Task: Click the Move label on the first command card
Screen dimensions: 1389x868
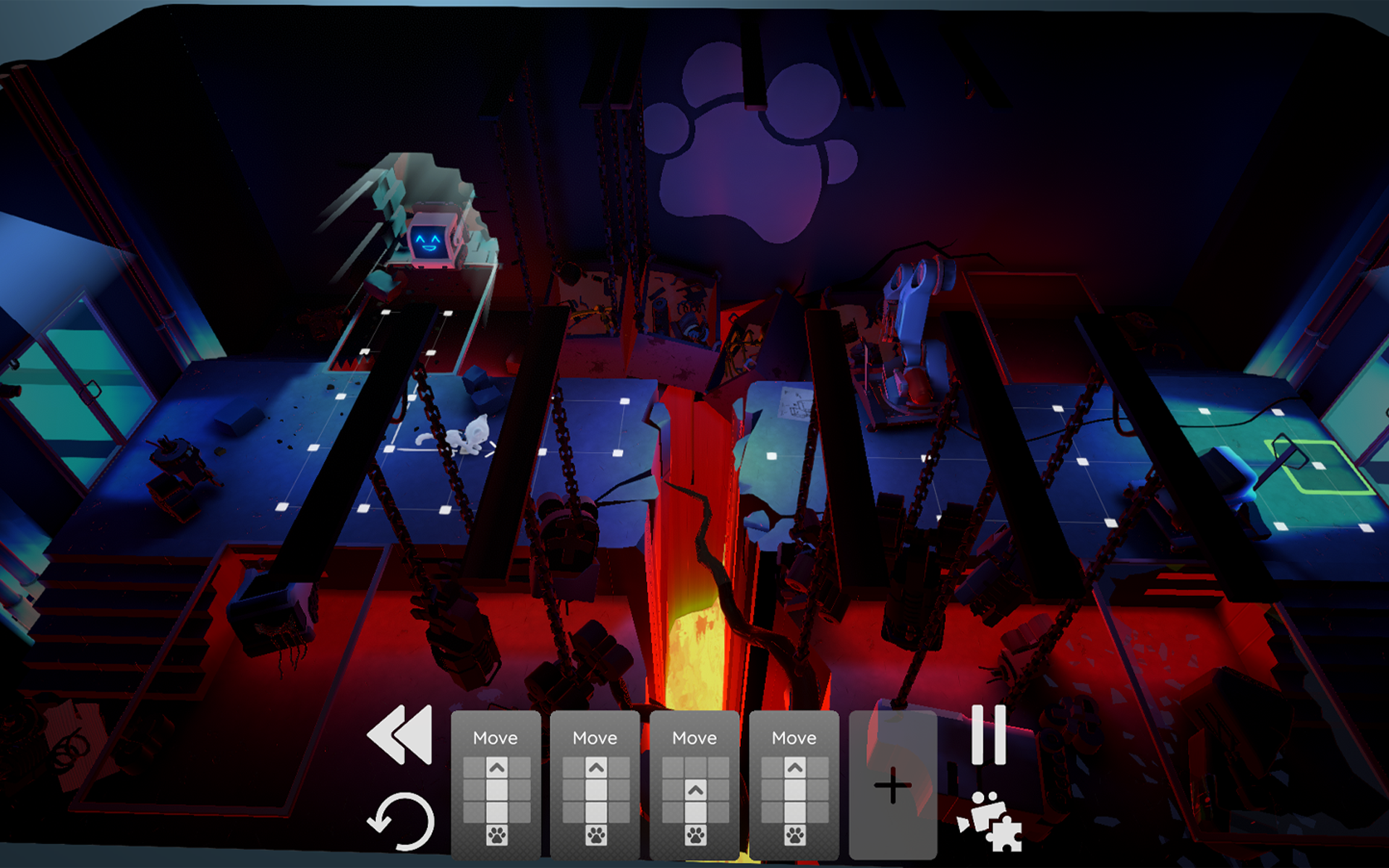Action: point(496,737)
